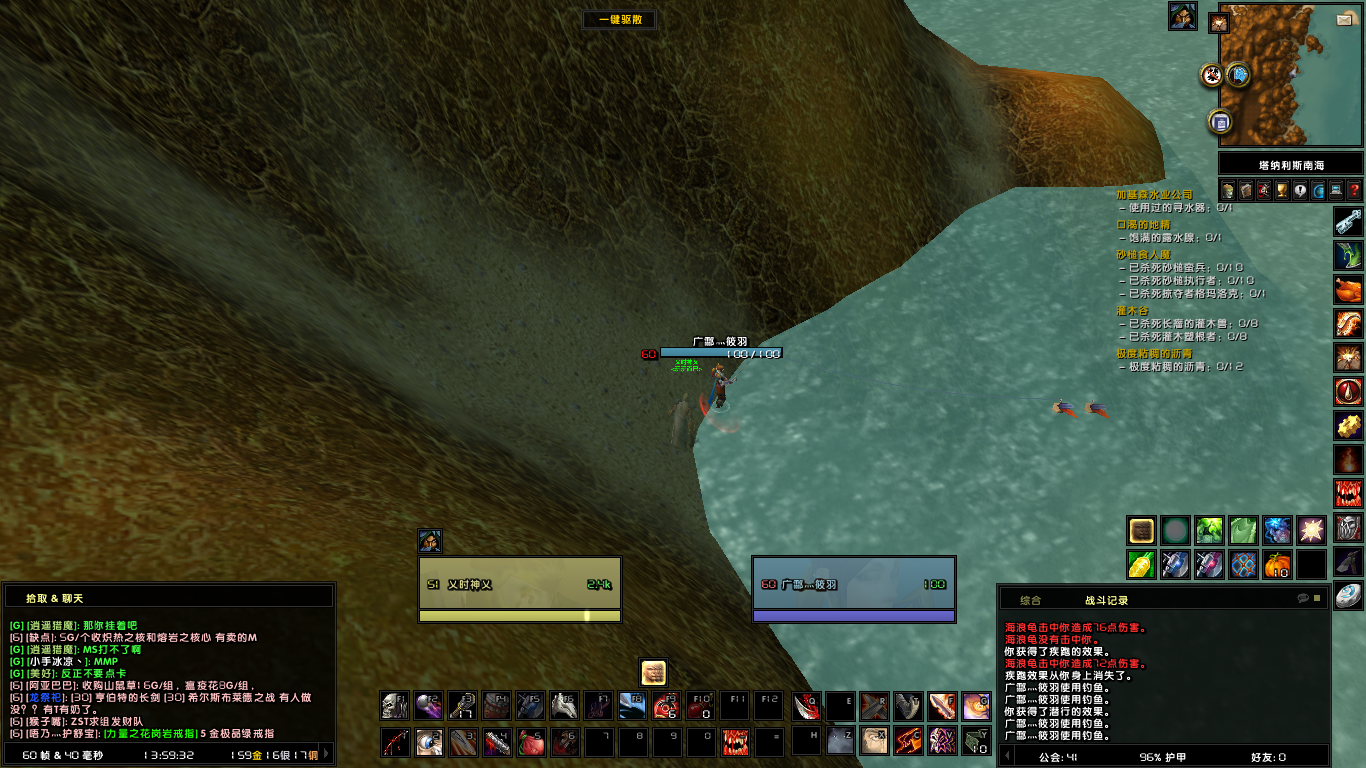This screenshot has height=768, width=1366.
Task: Click the health bar of target 广鄯皎羽
Action: 855,582
